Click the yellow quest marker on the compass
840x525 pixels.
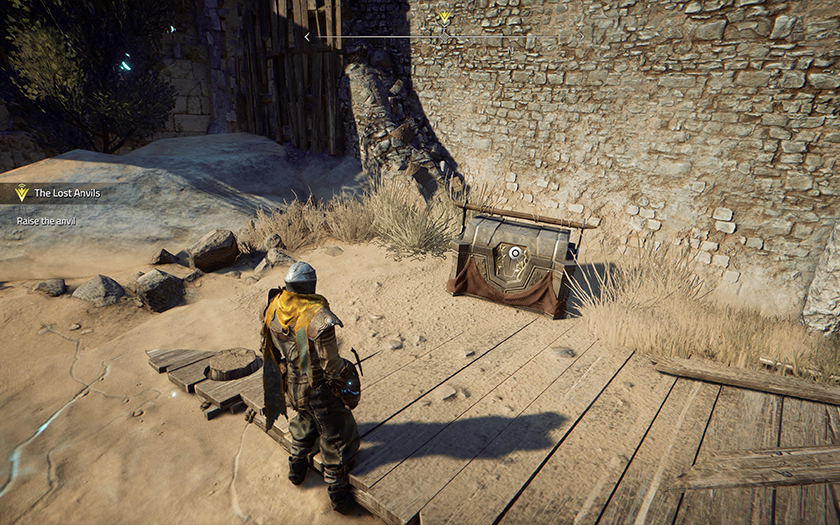click(444, 18)
